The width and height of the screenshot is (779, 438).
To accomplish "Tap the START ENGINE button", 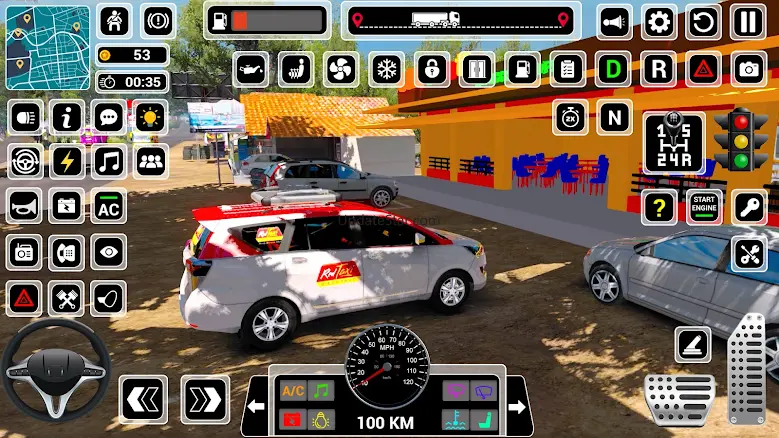I will point(704,207).
